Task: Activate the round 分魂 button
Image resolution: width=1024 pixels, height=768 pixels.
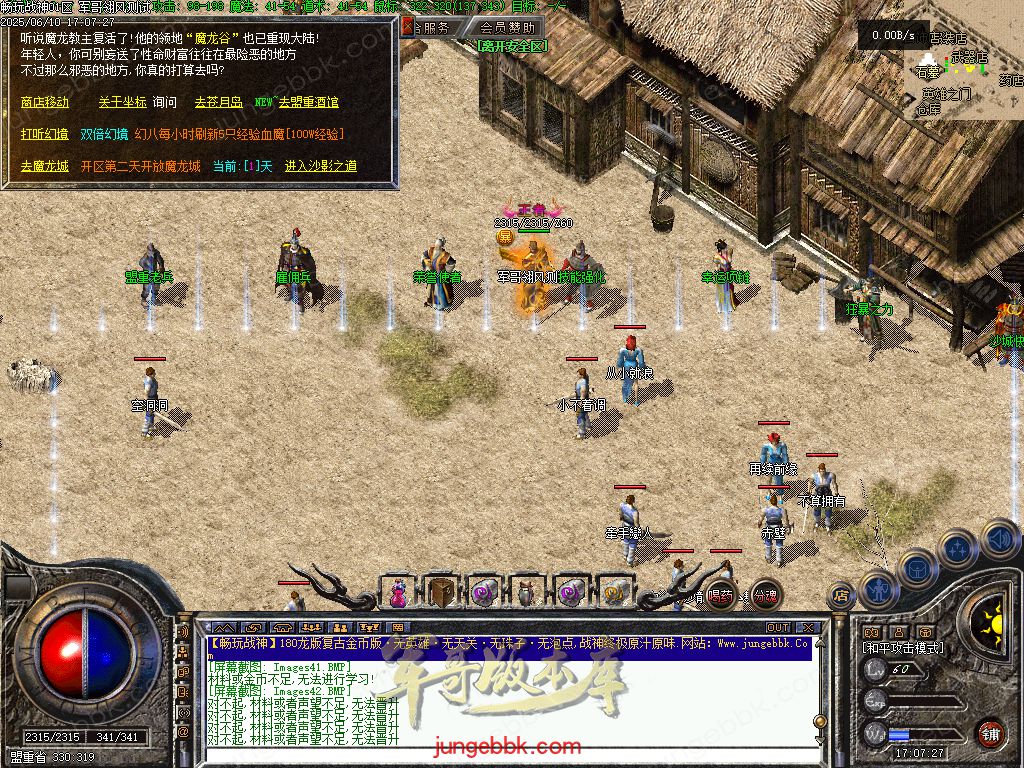Action: point(765,596)
